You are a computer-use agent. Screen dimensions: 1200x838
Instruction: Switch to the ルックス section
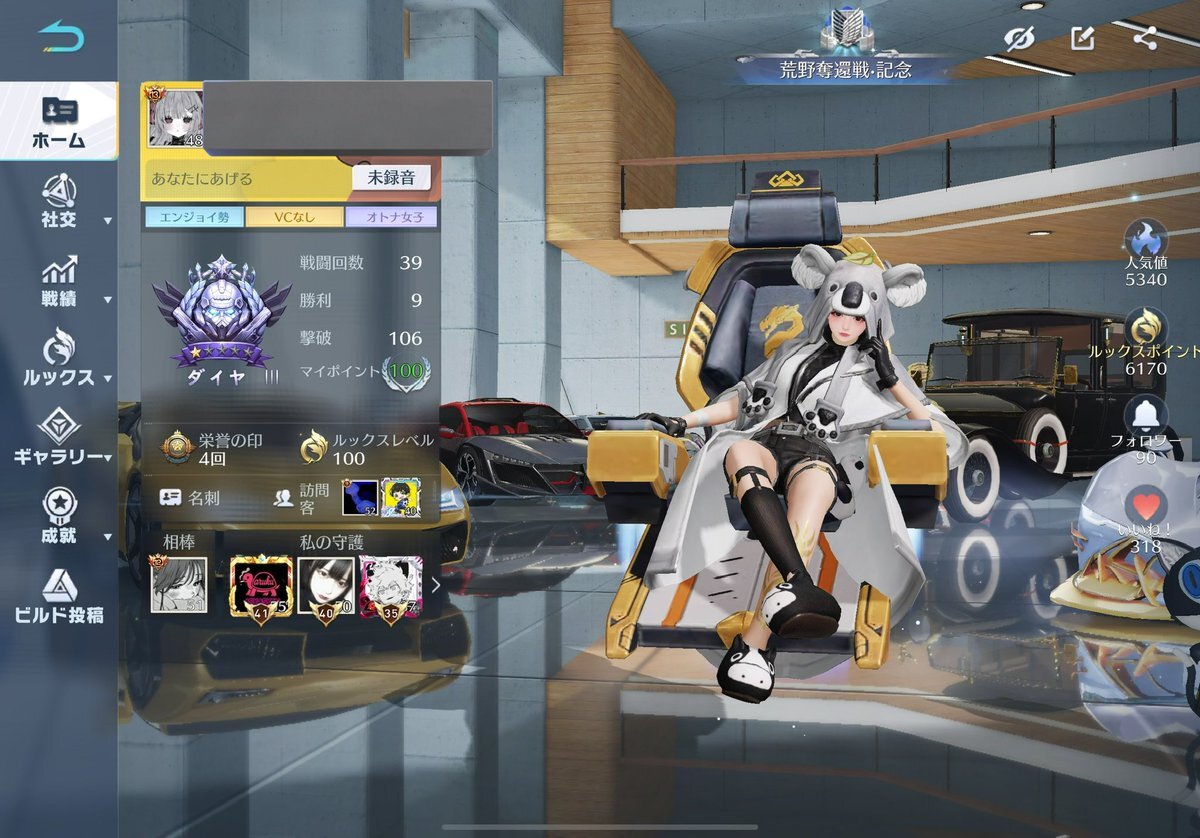[59, 360]
